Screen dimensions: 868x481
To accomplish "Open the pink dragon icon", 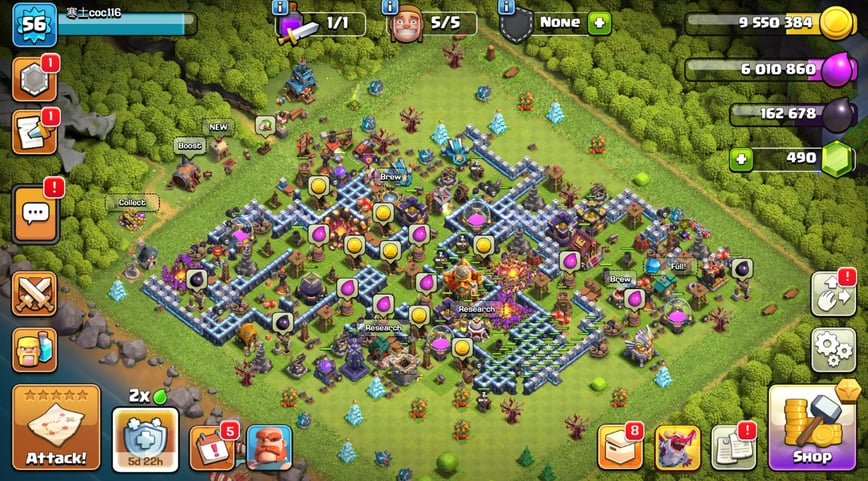I will coord(677,447).
